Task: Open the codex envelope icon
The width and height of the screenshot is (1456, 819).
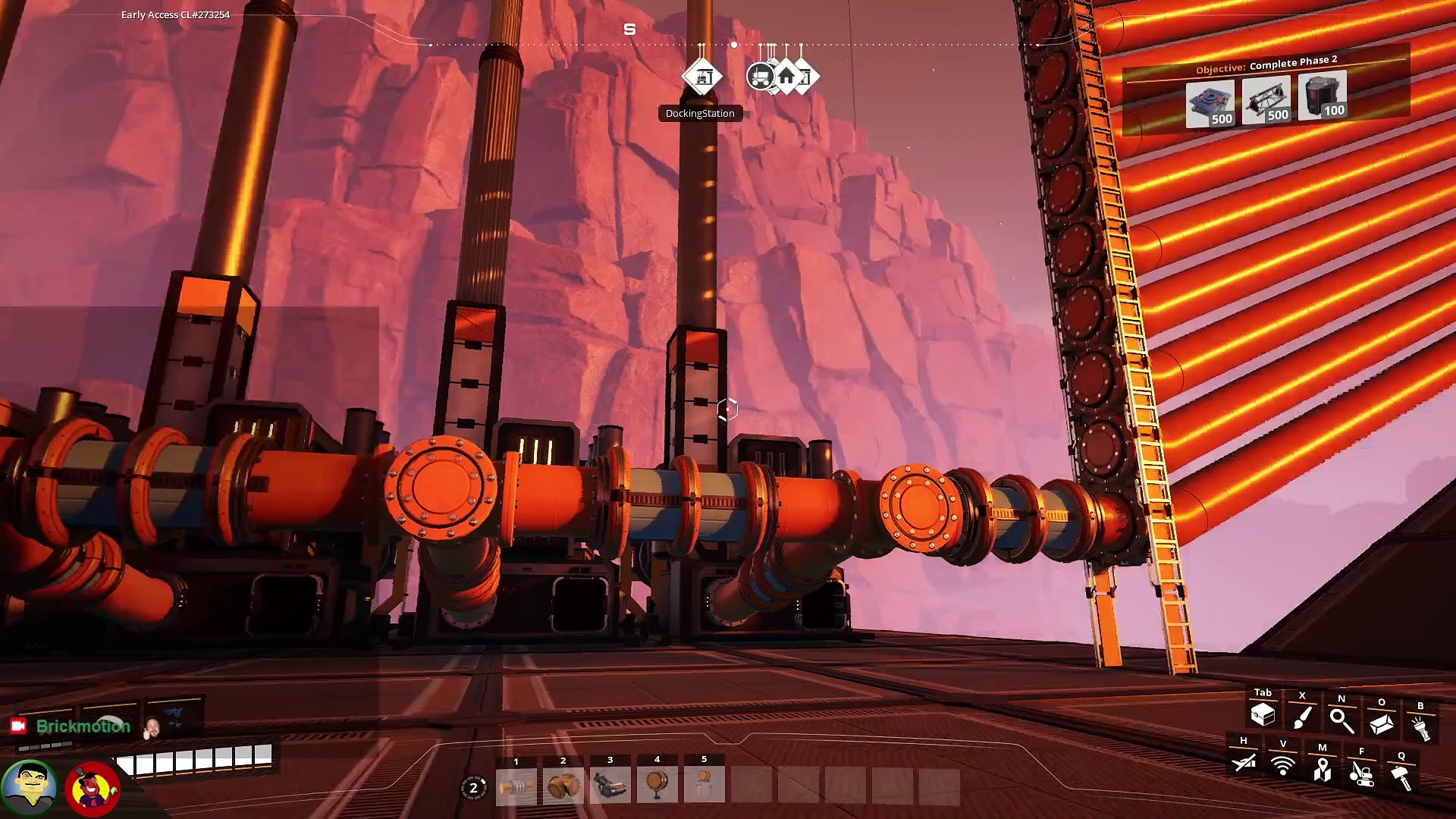Action: click(x=1382, y=723)
